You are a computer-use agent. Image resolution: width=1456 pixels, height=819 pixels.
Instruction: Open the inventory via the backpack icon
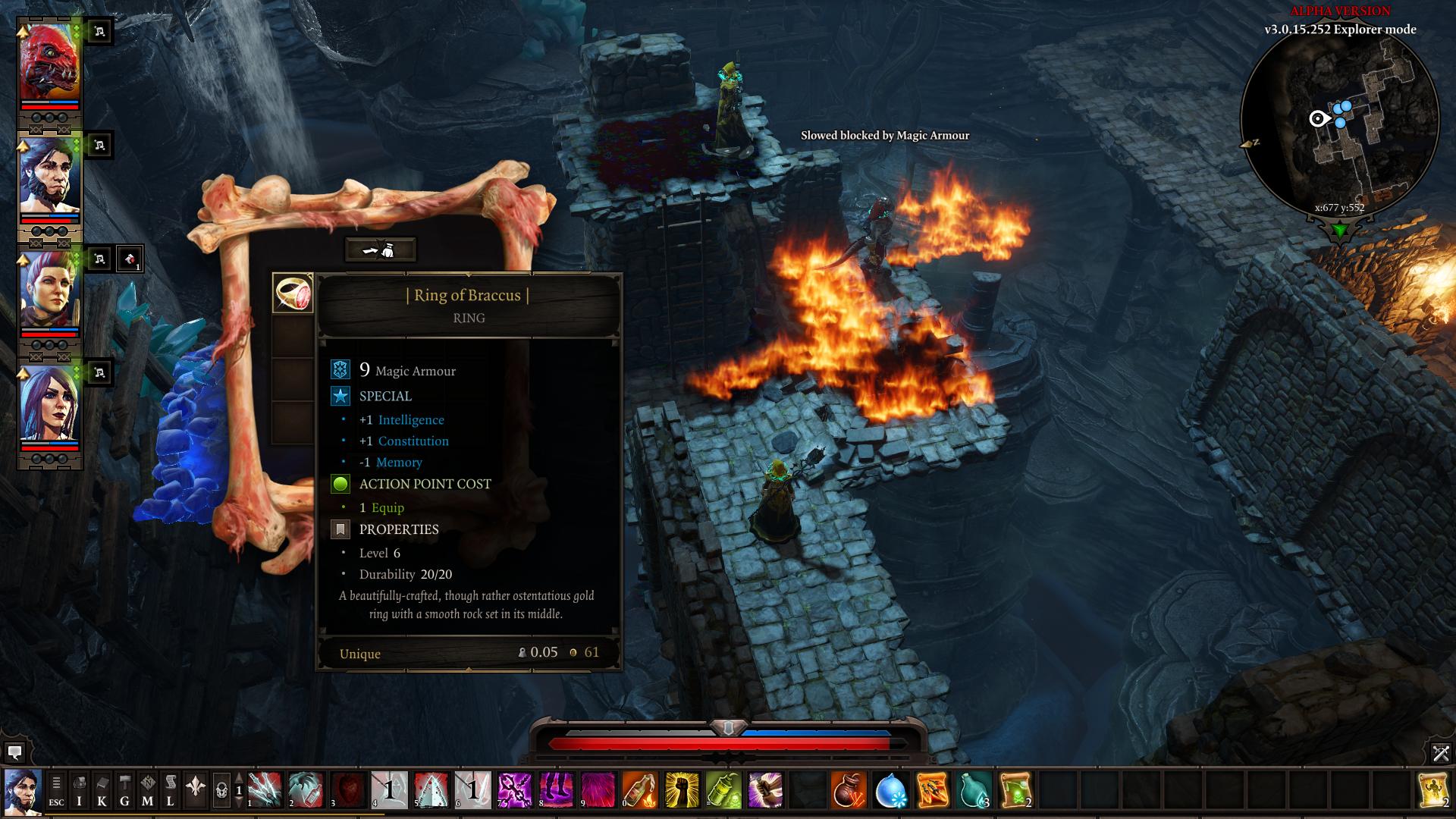tap(79, 791)
